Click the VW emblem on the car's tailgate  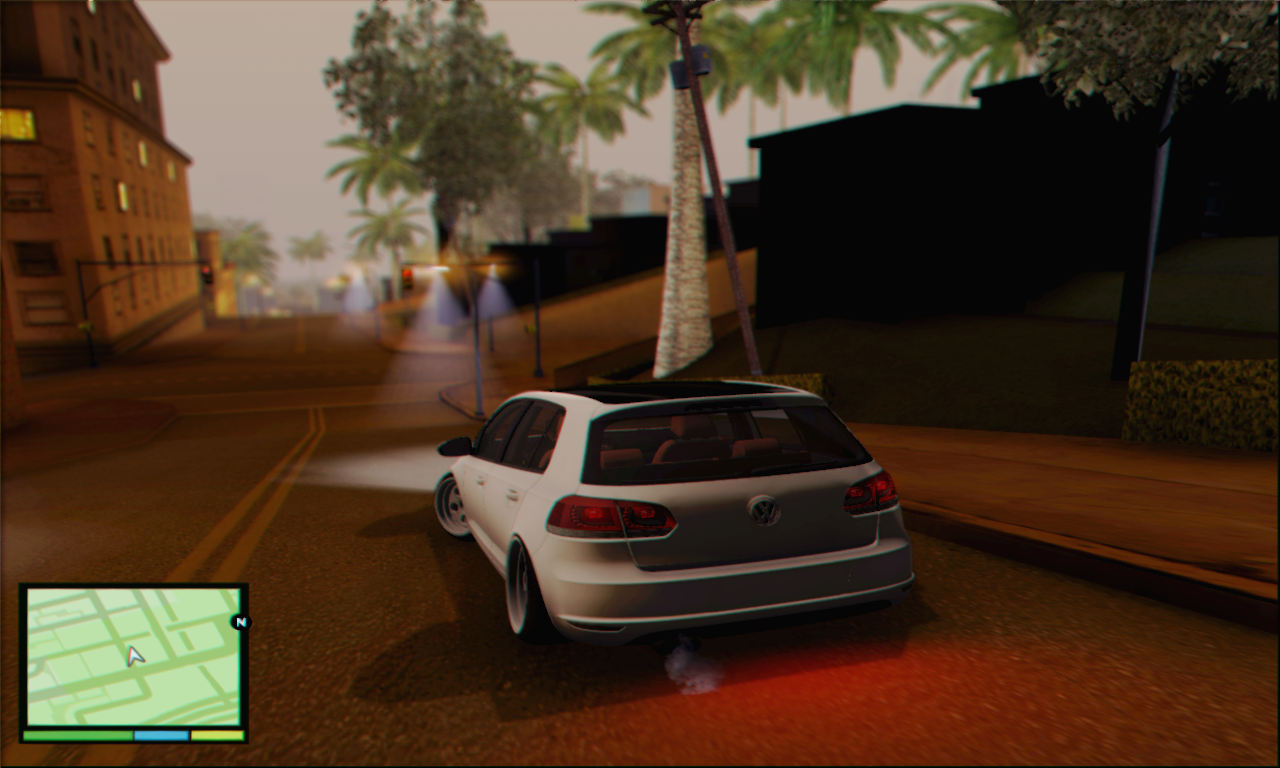coord(763,513)
